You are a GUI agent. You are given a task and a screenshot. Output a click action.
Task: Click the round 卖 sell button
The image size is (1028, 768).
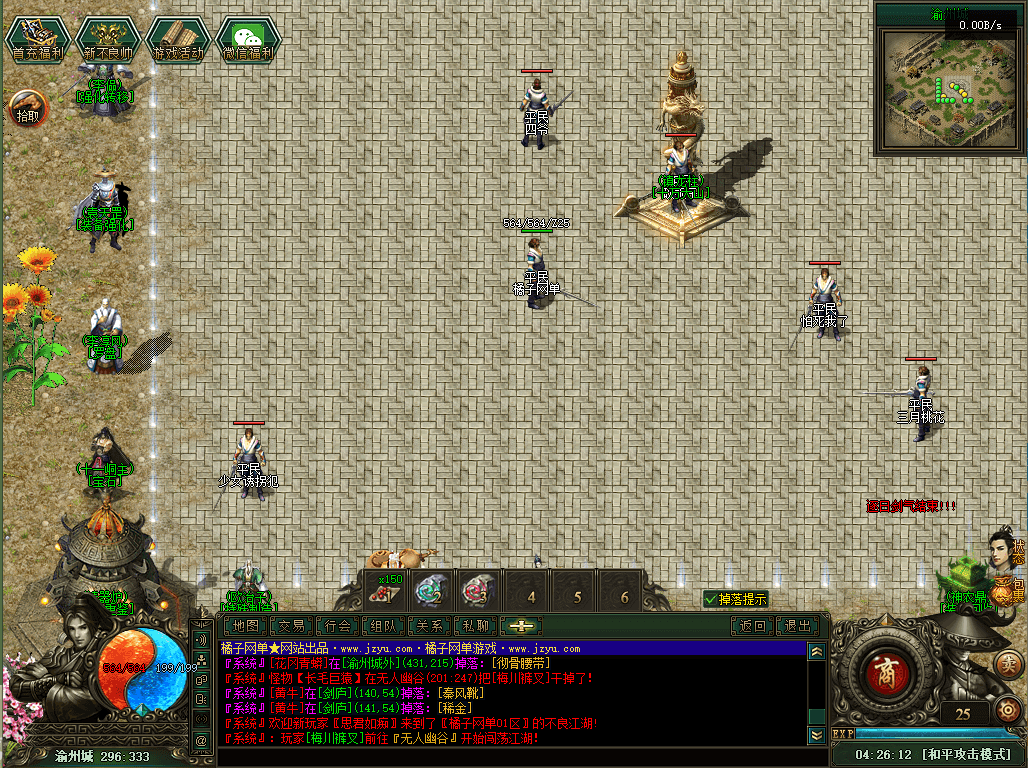click(1011, 662)
